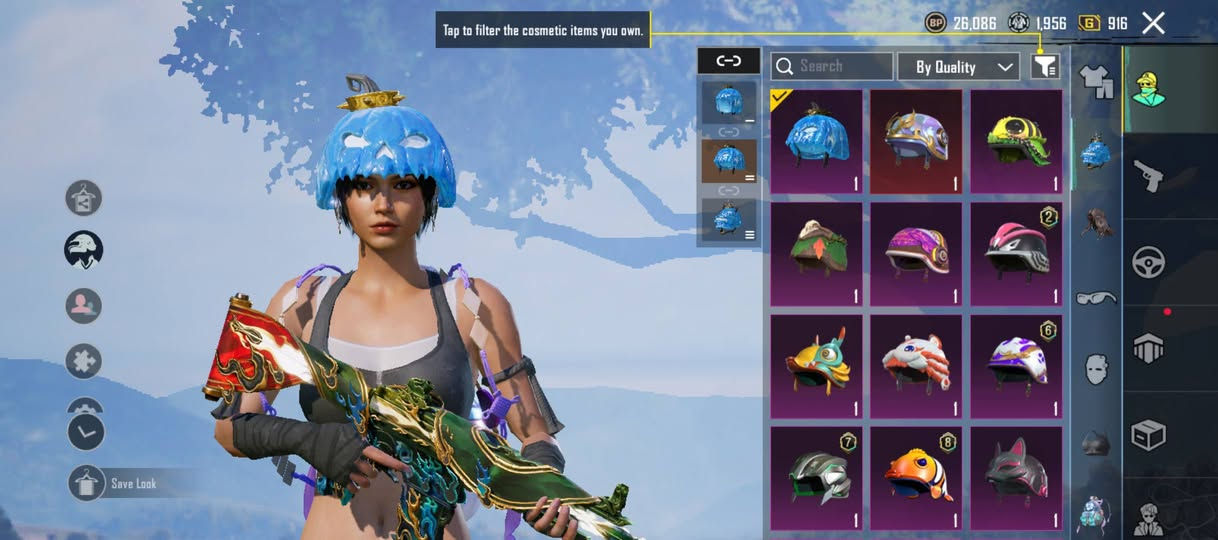Save the current look
1218x540 pixels.
87,483
